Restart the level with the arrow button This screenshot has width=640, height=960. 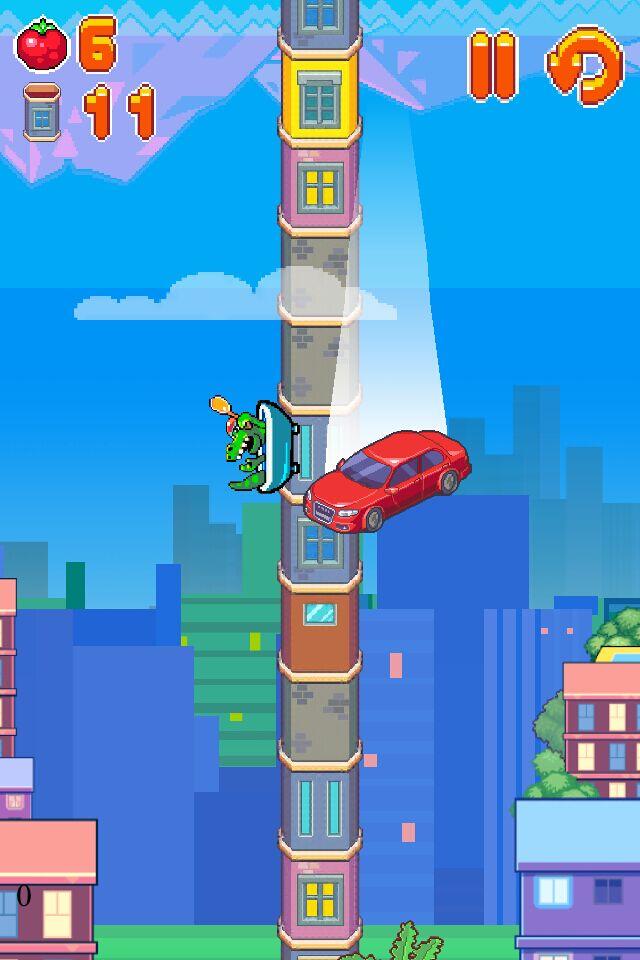(x=584, y=66)
